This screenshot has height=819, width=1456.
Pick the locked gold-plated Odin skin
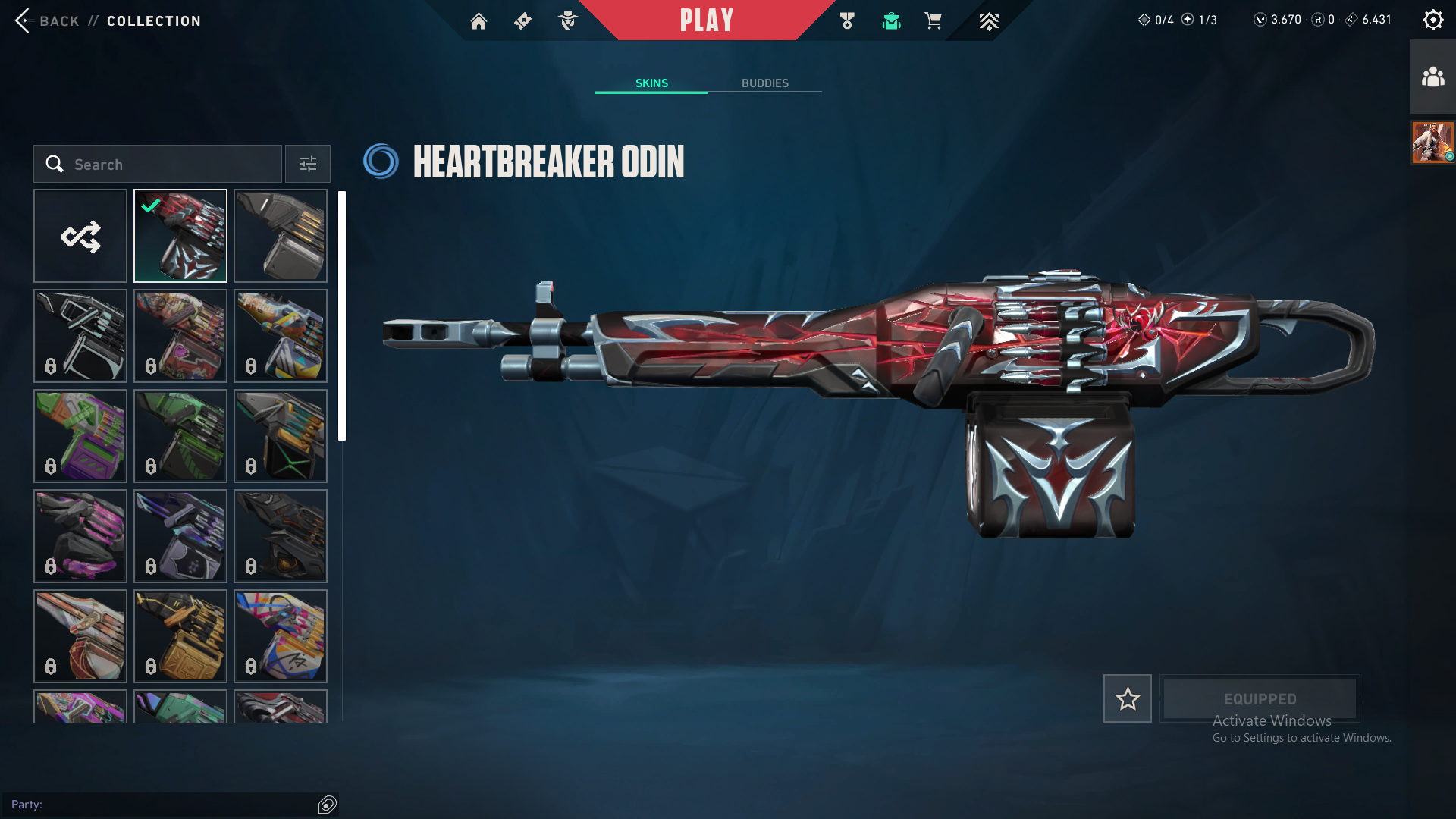[180, 636]
